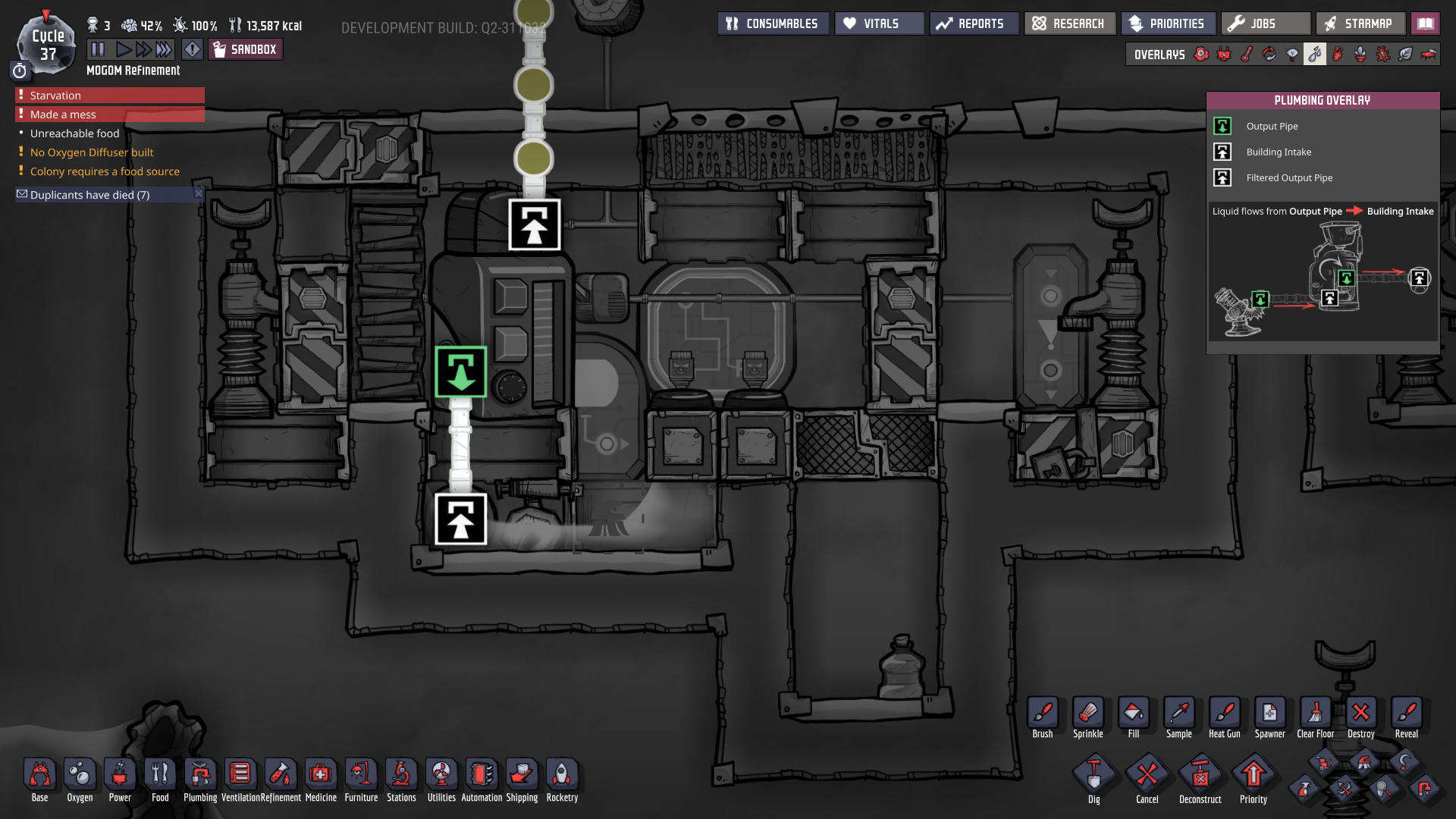This screenshot has width=1456, height=819.
Task: View the colony Vitals
Action: pyautogui.click(x=878, y=23)
